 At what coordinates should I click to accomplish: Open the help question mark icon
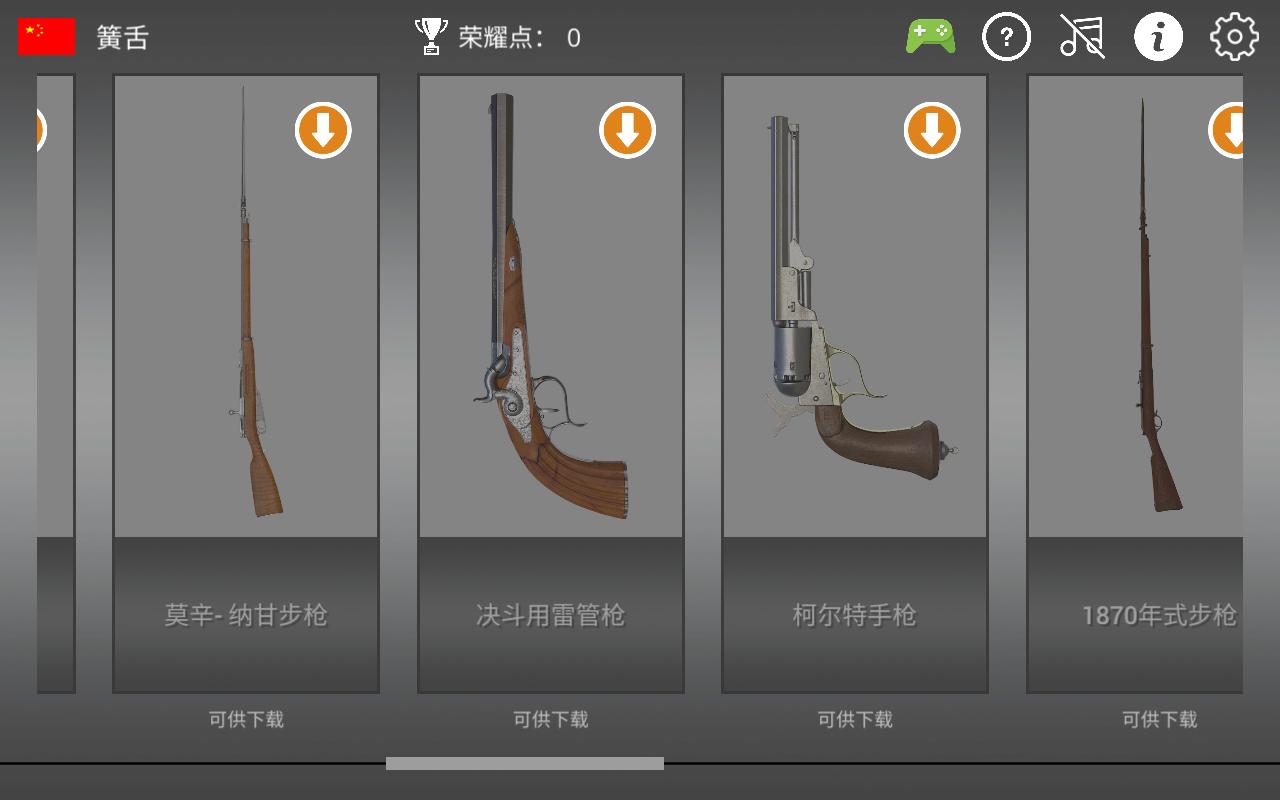pos(1006,36)
